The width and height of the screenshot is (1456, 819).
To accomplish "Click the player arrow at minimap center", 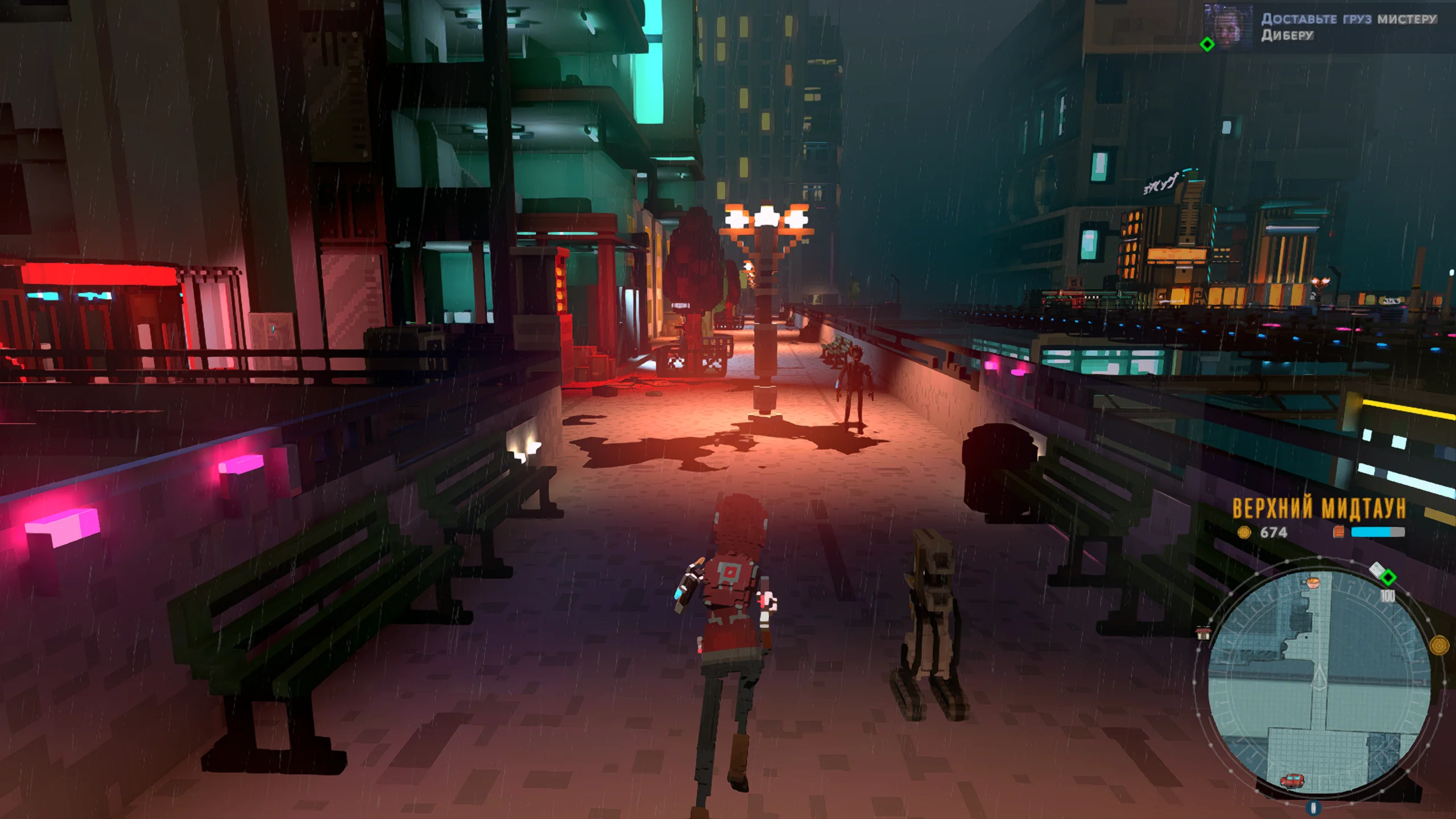I will coord(1319,679).
